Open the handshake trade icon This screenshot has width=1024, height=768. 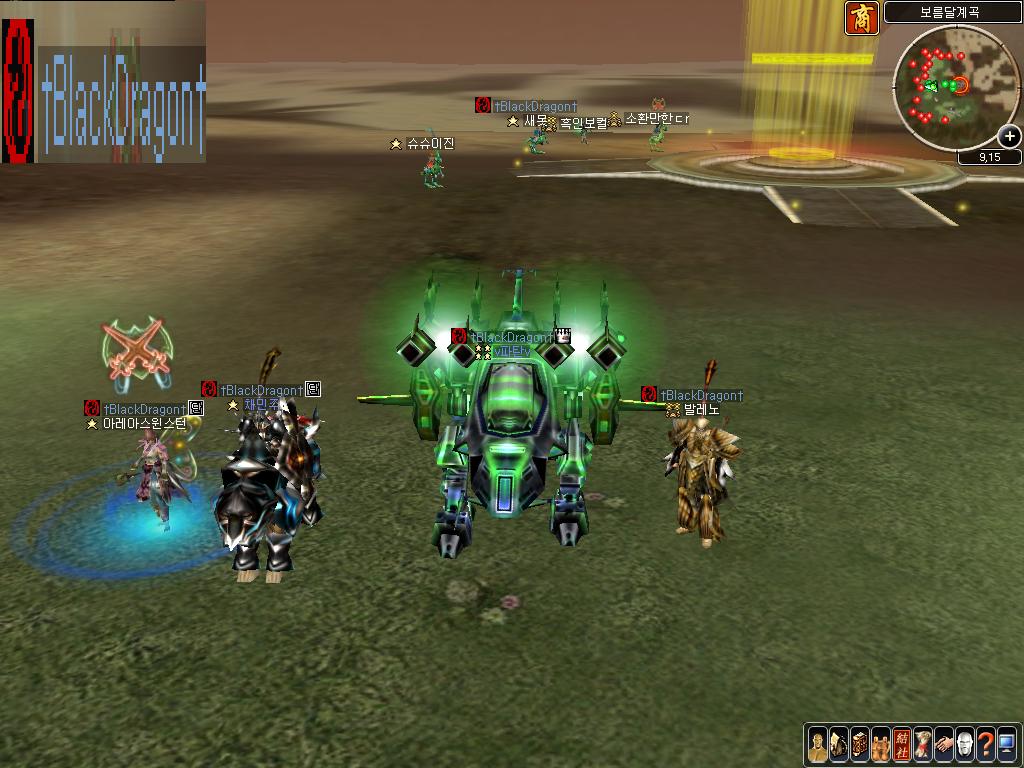[944, 744]
